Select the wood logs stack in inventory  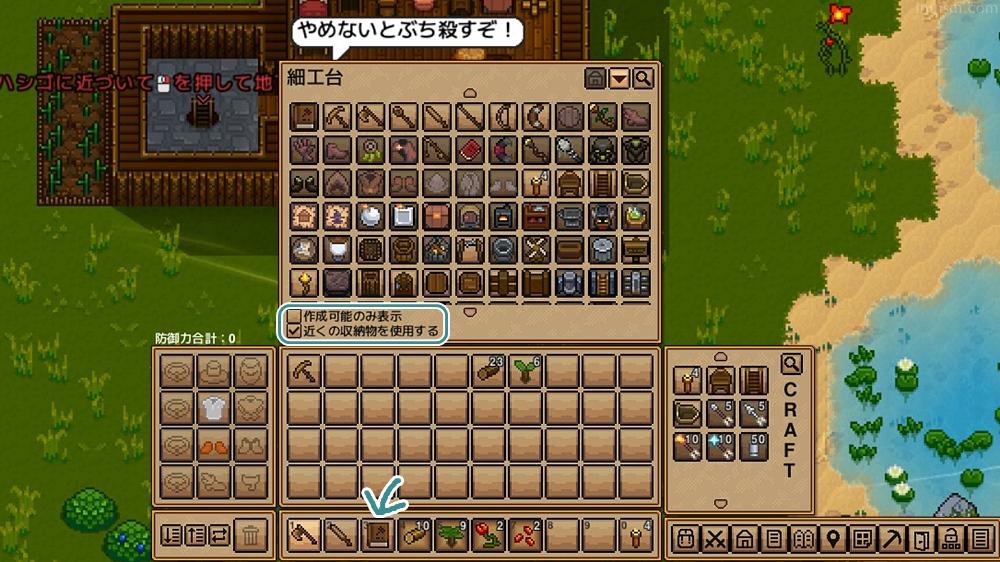click(489, 372)
